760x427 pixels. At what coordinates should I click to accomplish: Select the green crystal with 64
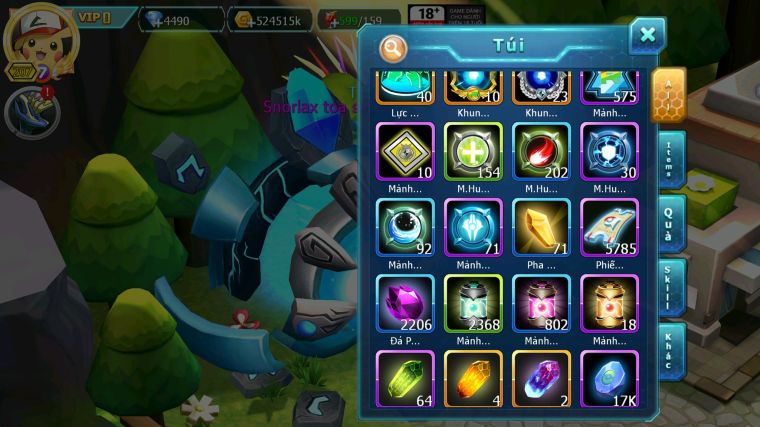pyautogui.click(x=405, y=378)
